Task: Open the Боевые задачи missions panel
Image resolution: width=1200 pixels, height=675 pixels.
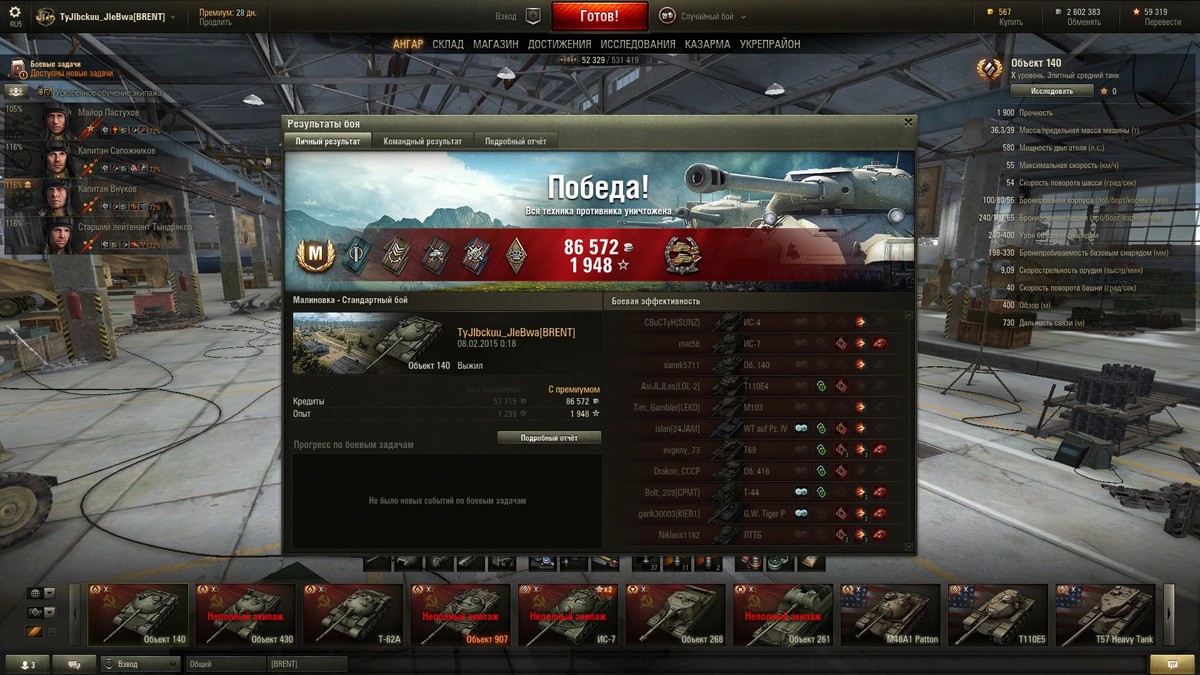Action: (55, 68)
